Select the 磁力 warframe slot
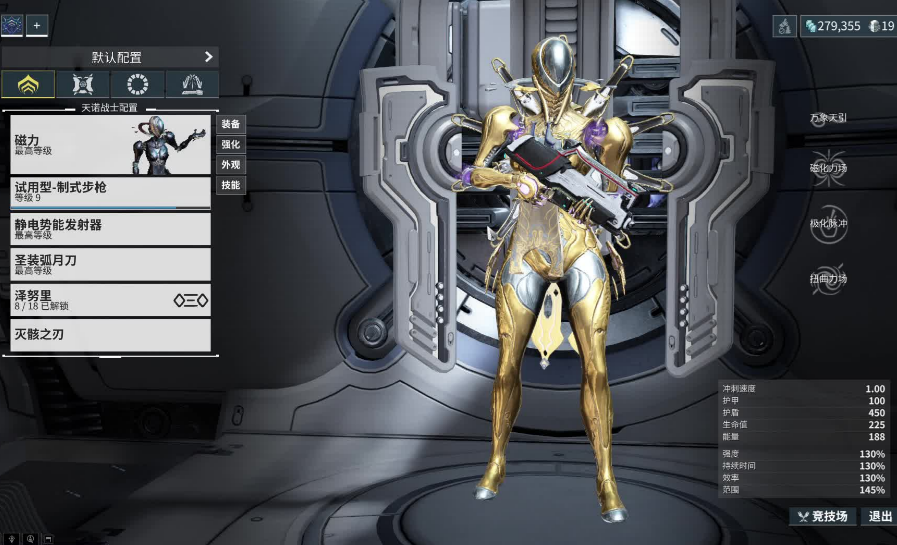The width and height of the screenshot is (897, 545). (110, 144)
